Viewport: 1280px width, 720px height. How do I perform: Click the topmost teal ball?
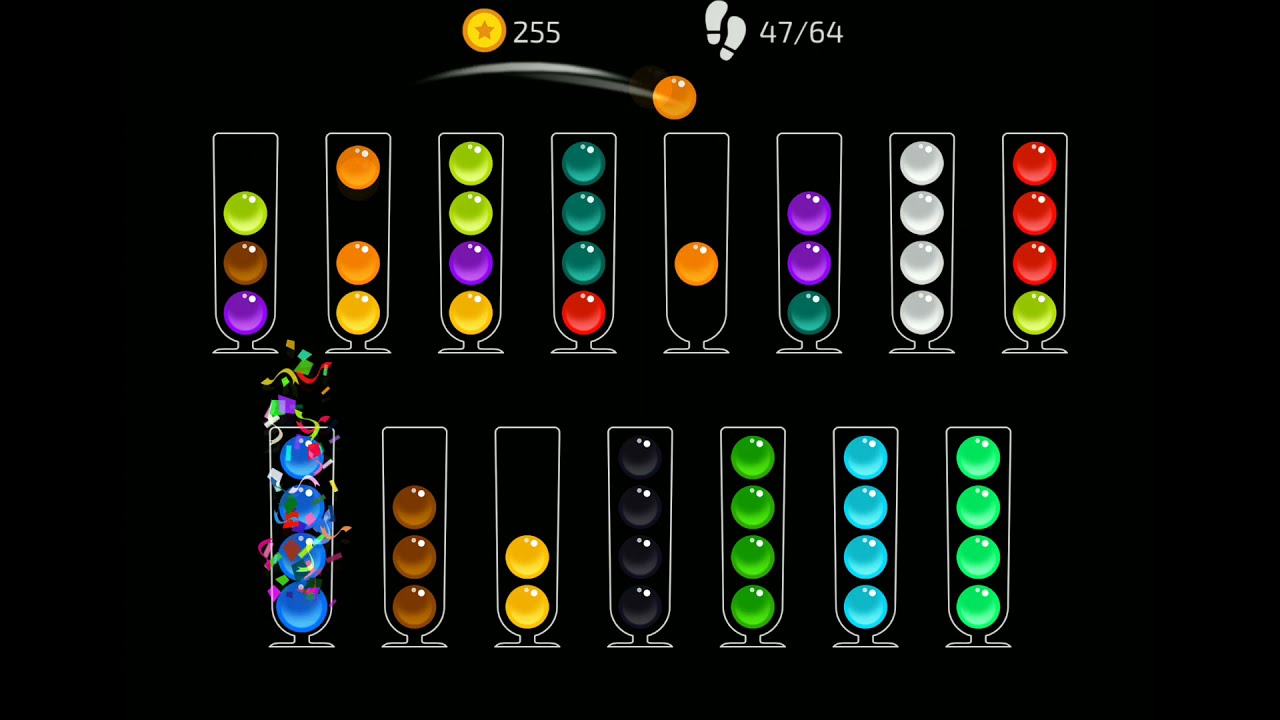click(x=583, y=161)
